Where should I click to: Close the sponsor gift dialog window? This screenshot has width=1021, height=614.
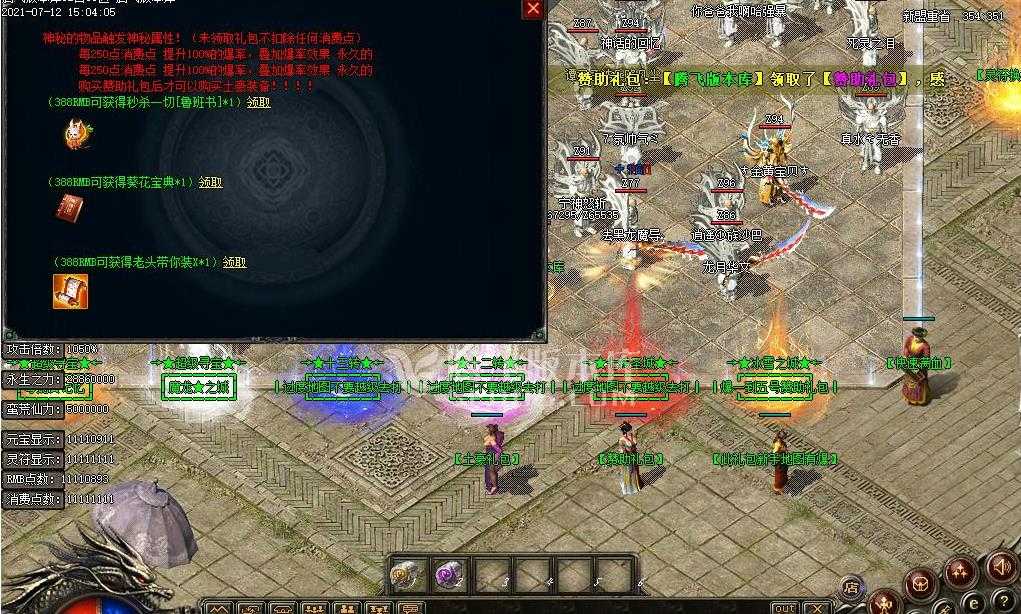click(533, 9)
